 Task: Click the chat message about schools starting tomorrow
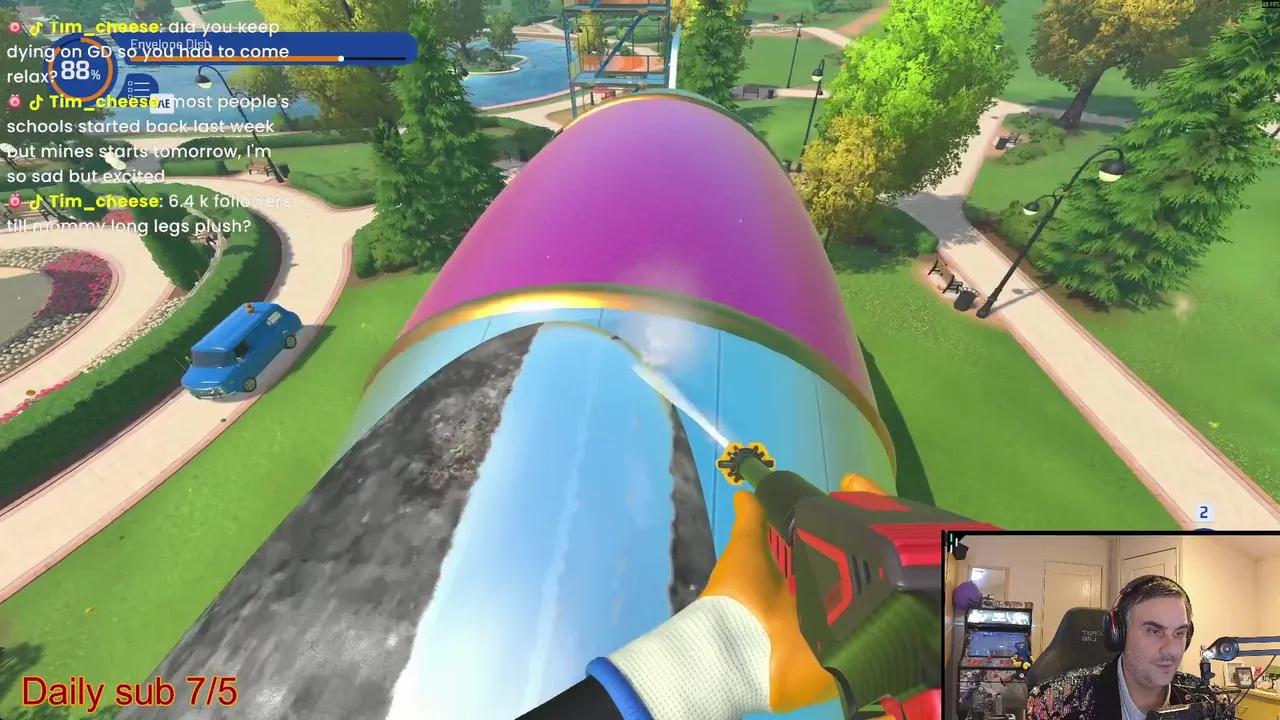140,151
